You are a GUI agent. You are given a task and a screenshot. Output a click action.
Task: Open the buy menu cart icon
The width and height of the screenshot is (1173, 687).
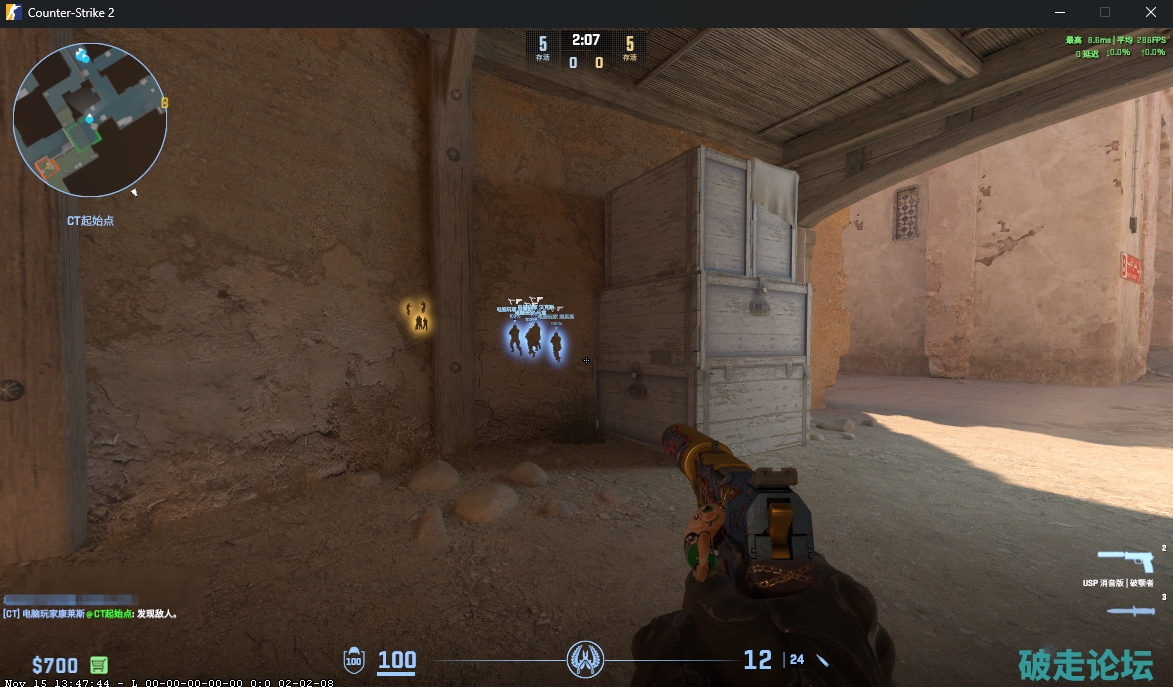(x=98, y=665)
